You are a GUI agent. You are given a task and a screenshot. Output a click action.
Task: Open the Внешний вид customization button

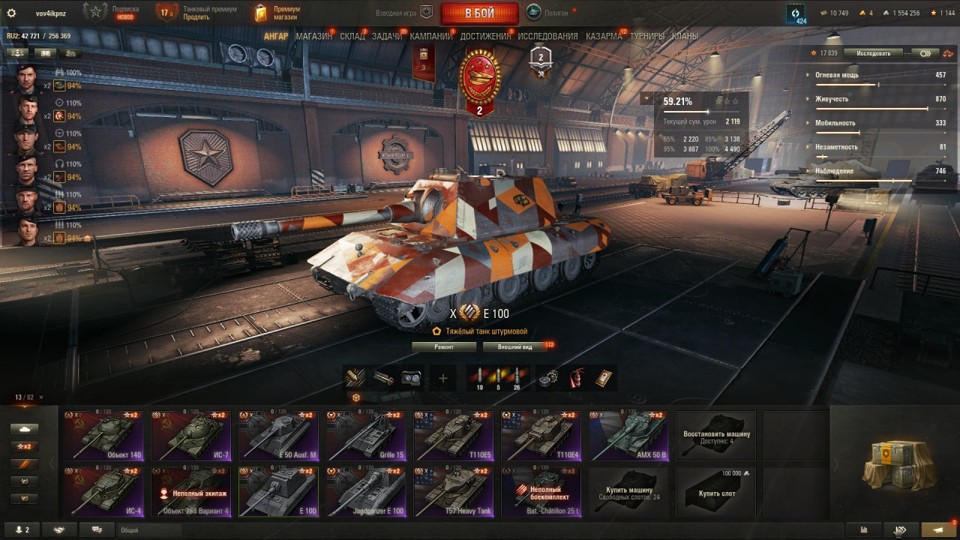tap(516, 347)
